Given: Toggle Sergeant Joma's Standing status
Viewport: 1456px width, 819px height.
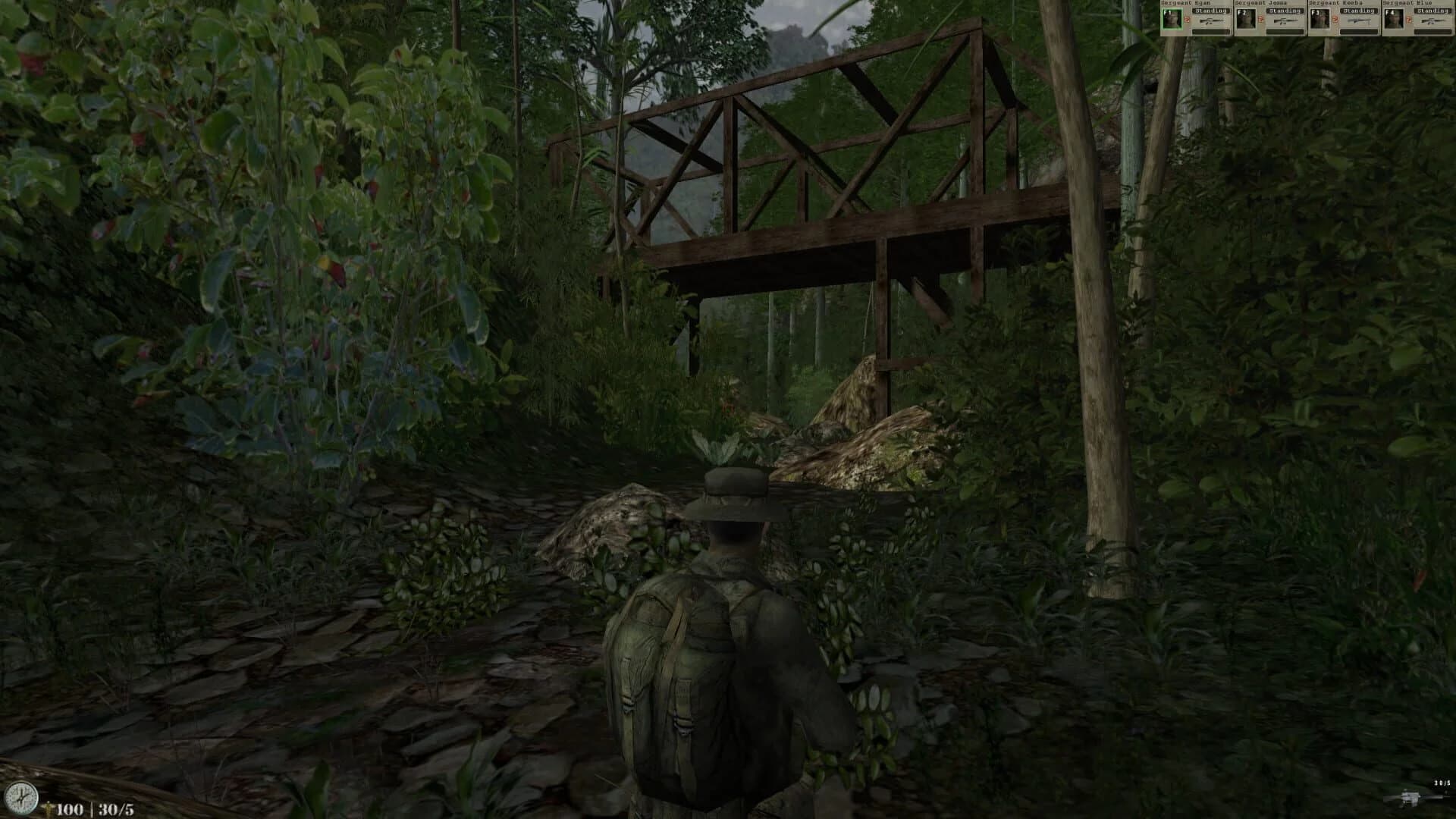Looking at the screenshot, I should [1285, 11].
